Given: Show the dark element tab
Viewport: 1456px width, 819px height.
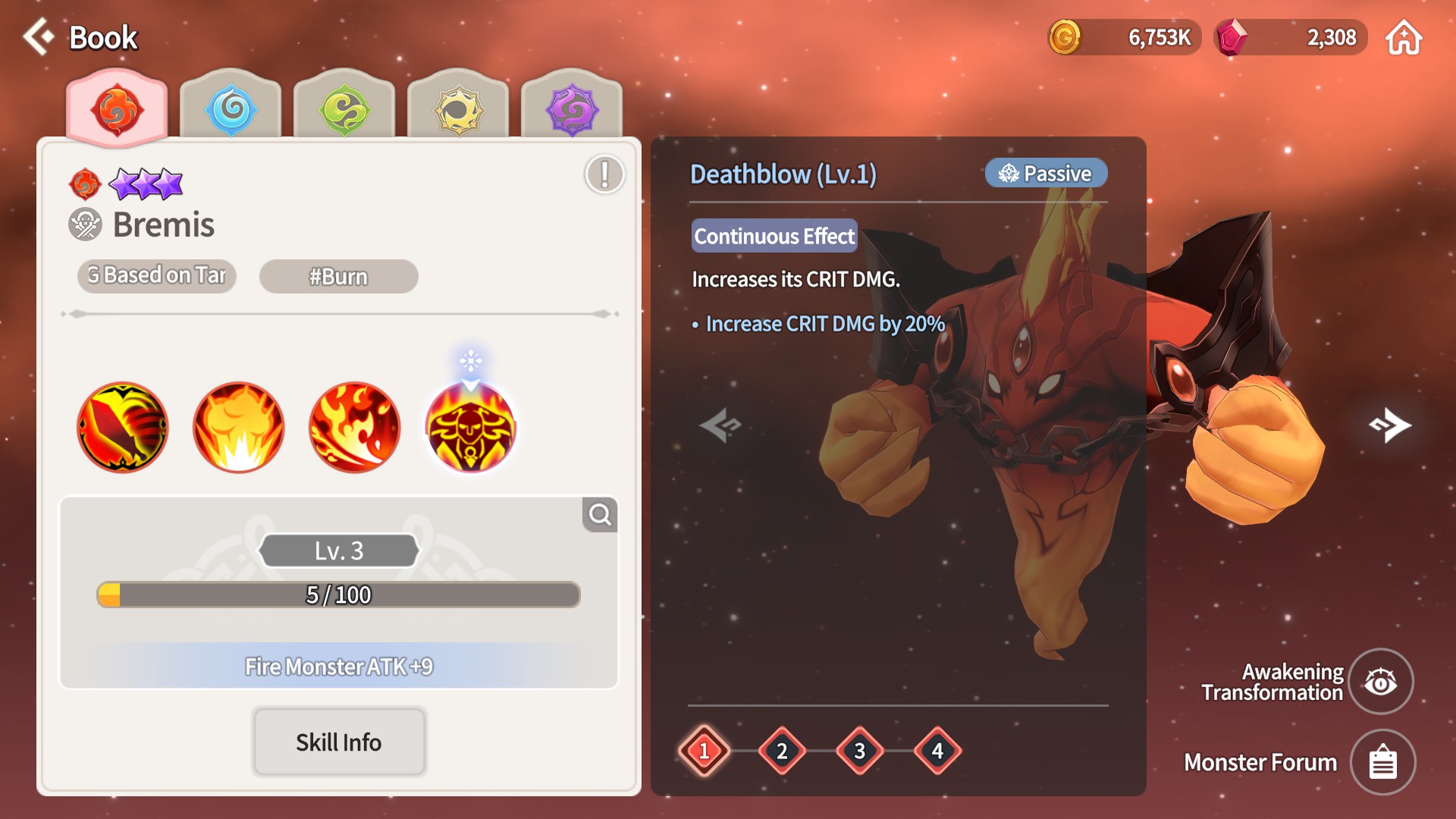Looking at the screenshot, I should (572, 110).
